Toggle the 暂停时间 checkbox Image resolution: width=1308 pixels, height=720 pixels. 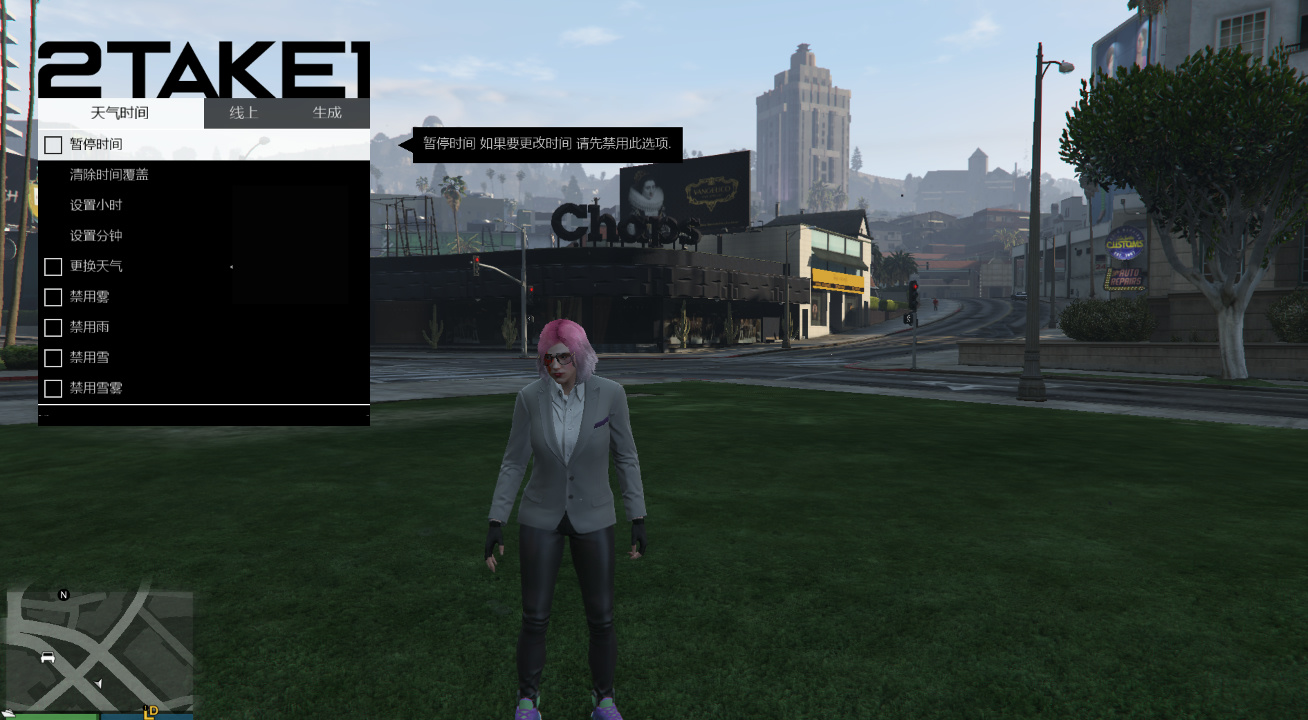[x=52, y=144]
